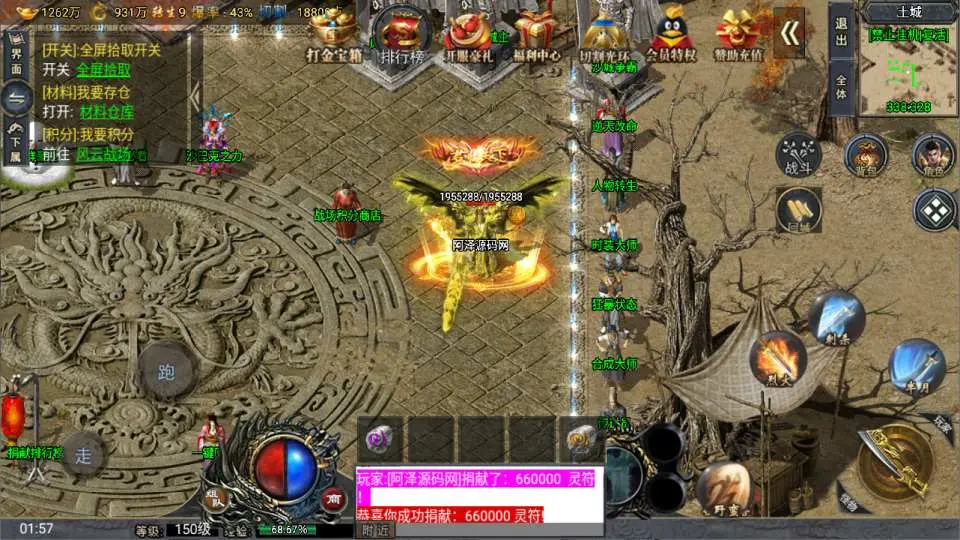960x540 pixels.
Task: Open the 战斗 combat mode button
Action: pos(799,155)
